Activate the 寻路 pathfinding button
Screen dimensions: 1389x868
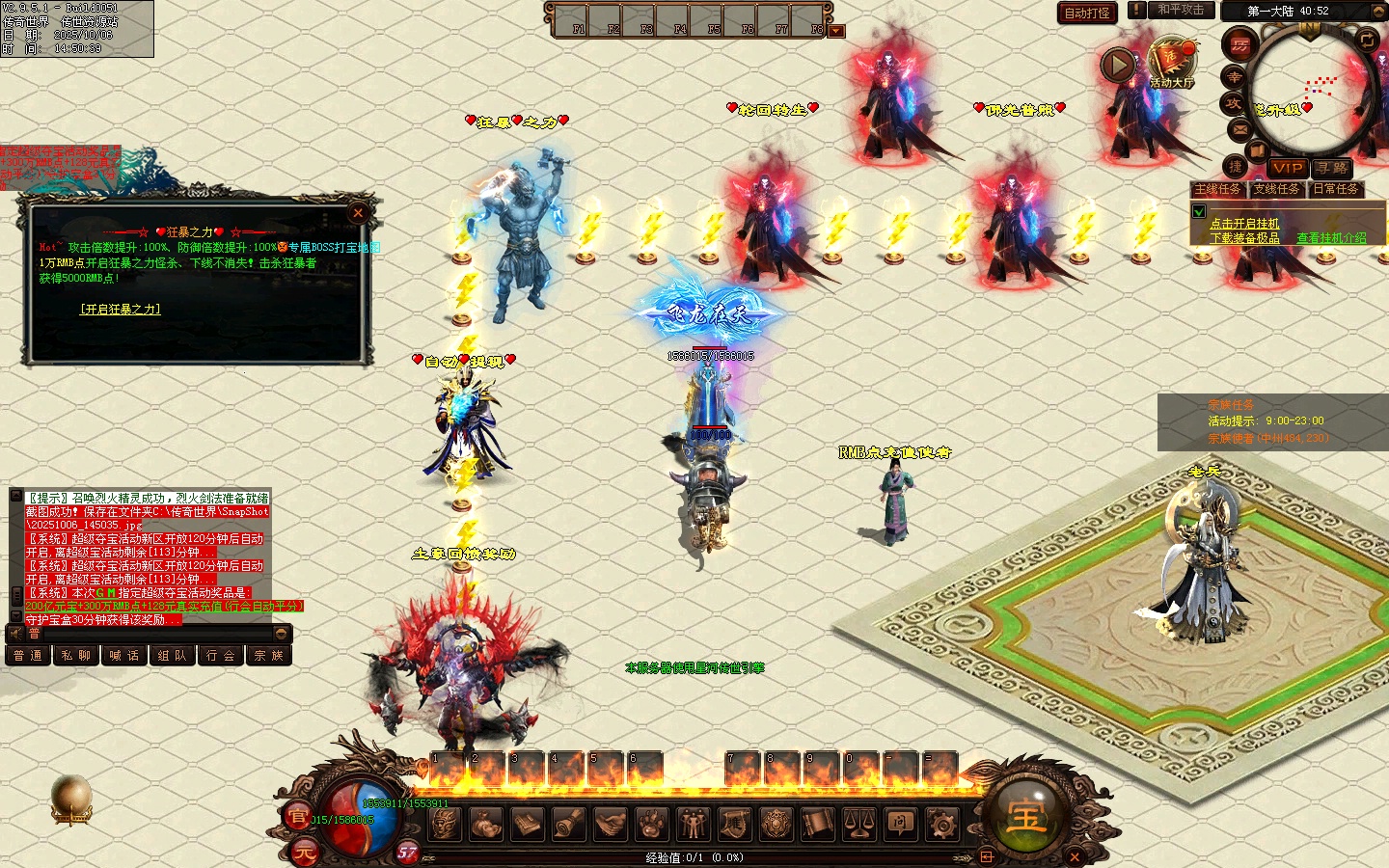tap(1332, 168)
